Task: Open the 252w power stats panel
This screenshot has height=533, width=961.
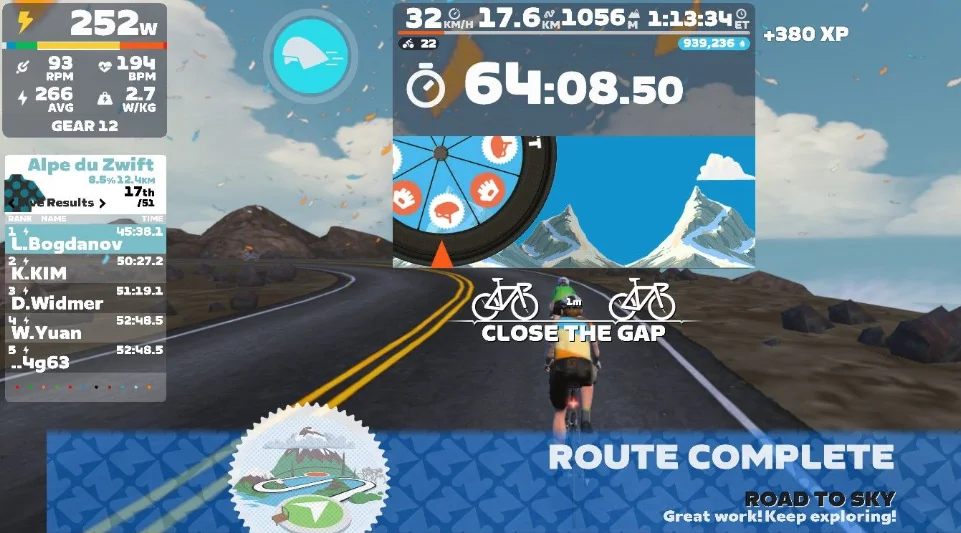Action: coord(84,70)
